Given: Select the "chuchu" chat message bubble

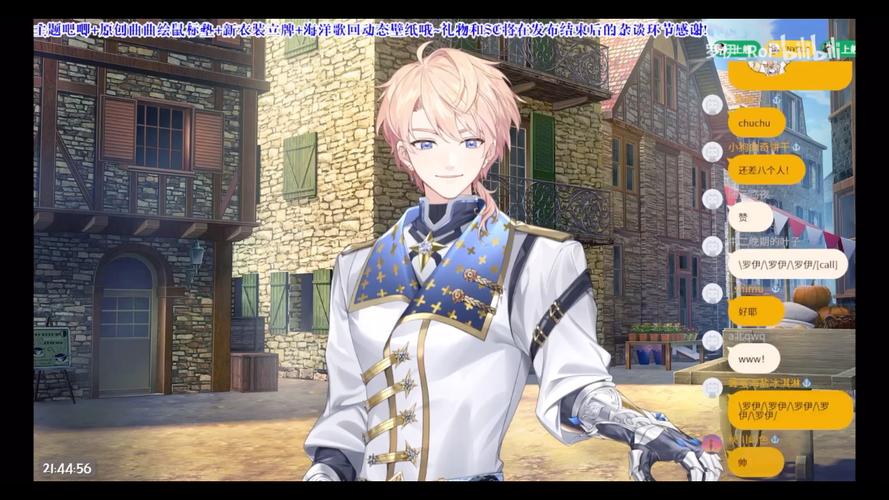Looking at the screenshot, I should pyautogui.click(x=756, y=122).
